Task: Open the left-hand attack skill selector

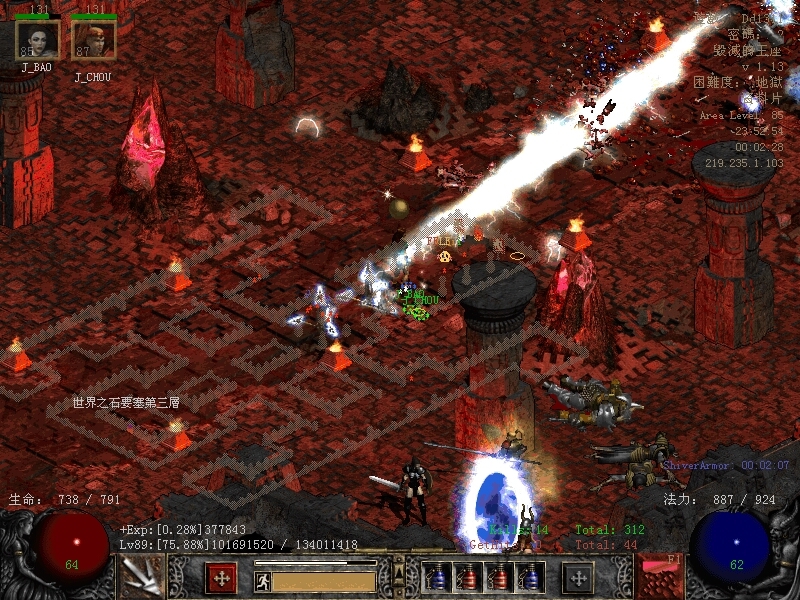Action: point(141,577)
